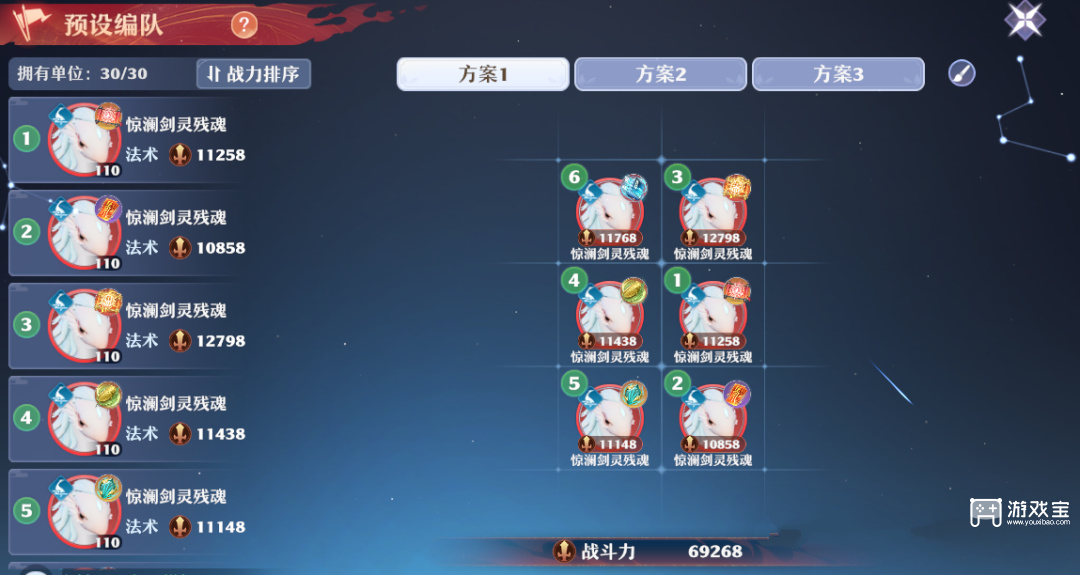Image resolution: width=1080 pixels, height=575 pixels.
Task: Pick formation unit number 5
Action: (x=609, y=418)
